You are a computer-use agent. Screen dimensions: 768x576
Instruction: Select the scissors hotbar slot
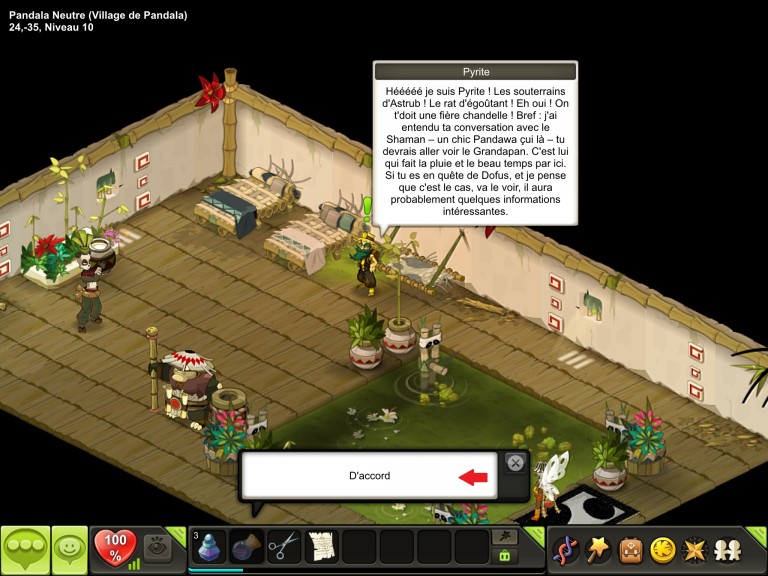point(285,547)
